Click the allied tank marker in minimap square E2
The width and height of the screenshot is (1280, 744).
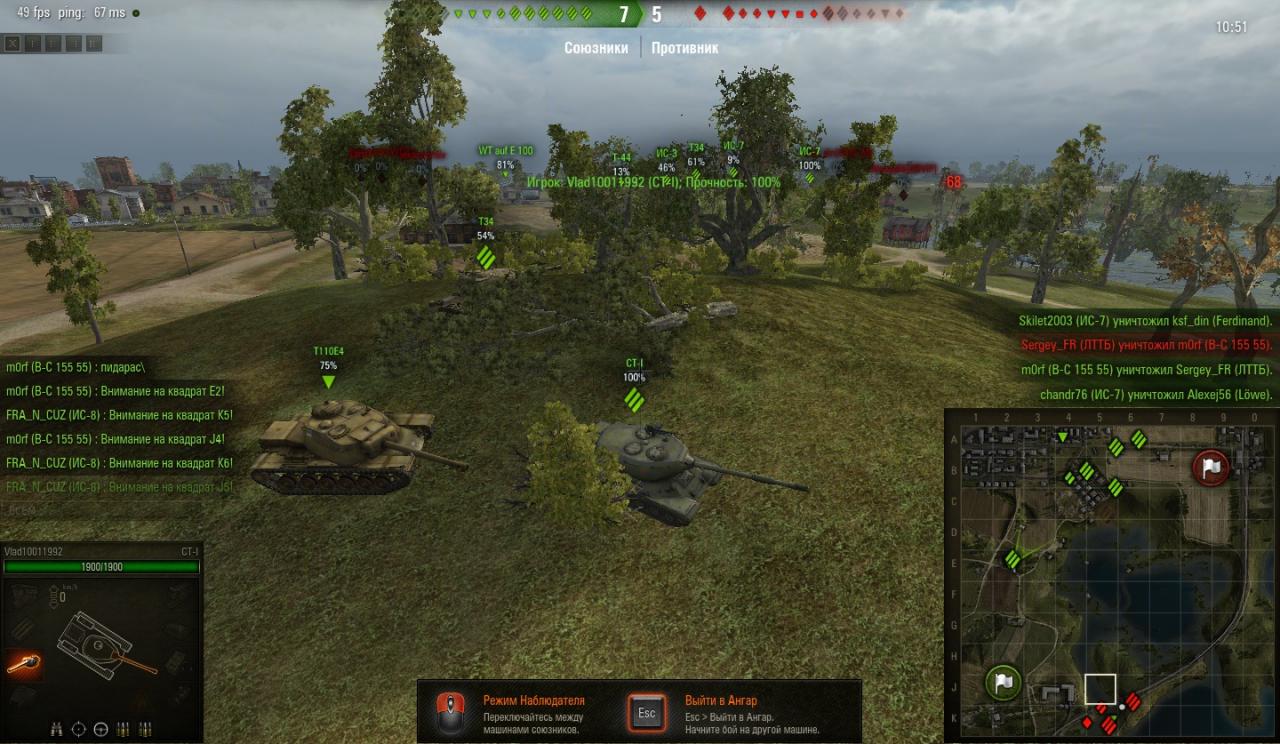click(1012, 559)
